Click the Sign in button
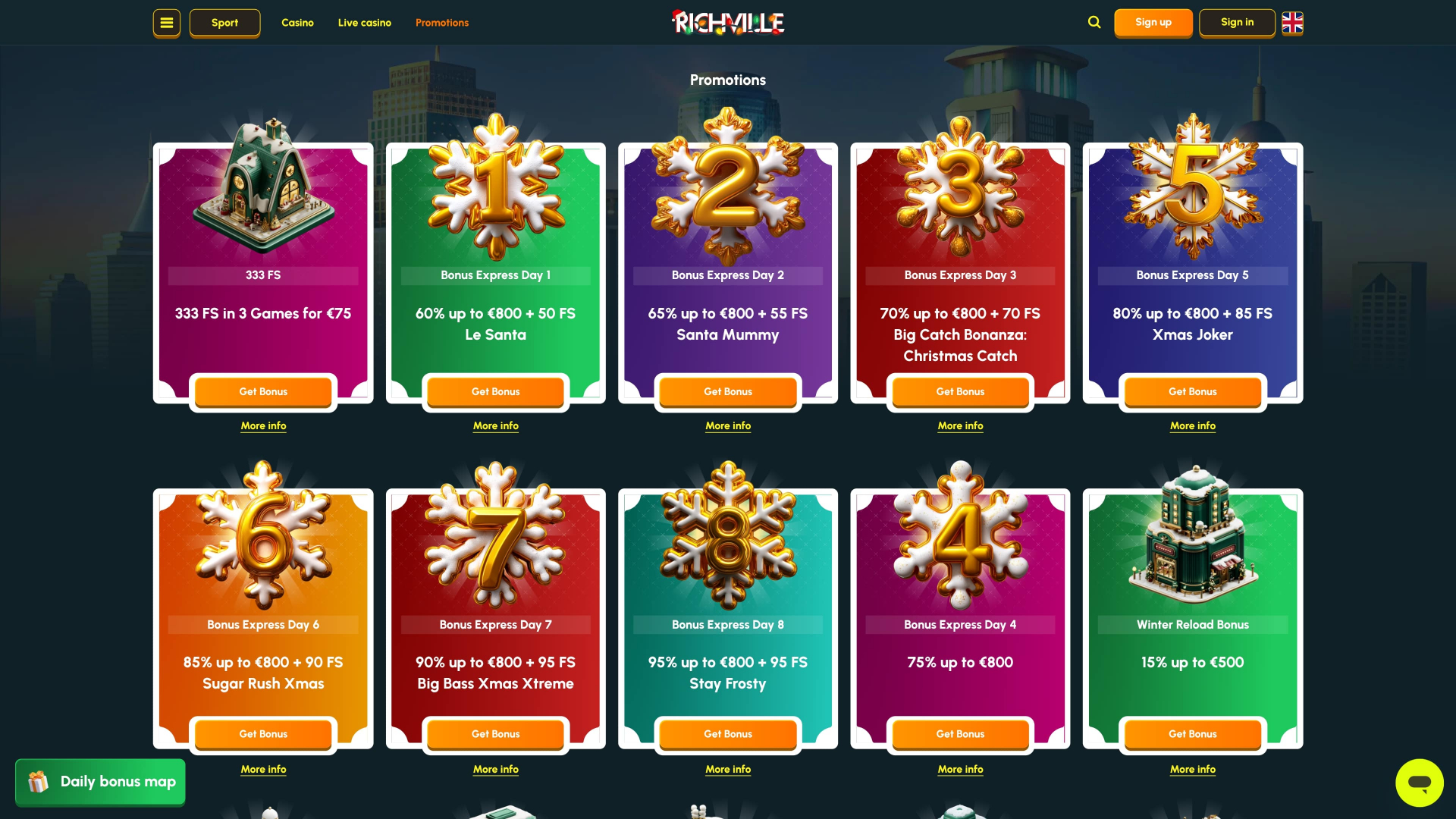The image size is (1456, 819). click(x=1237, y=22)
